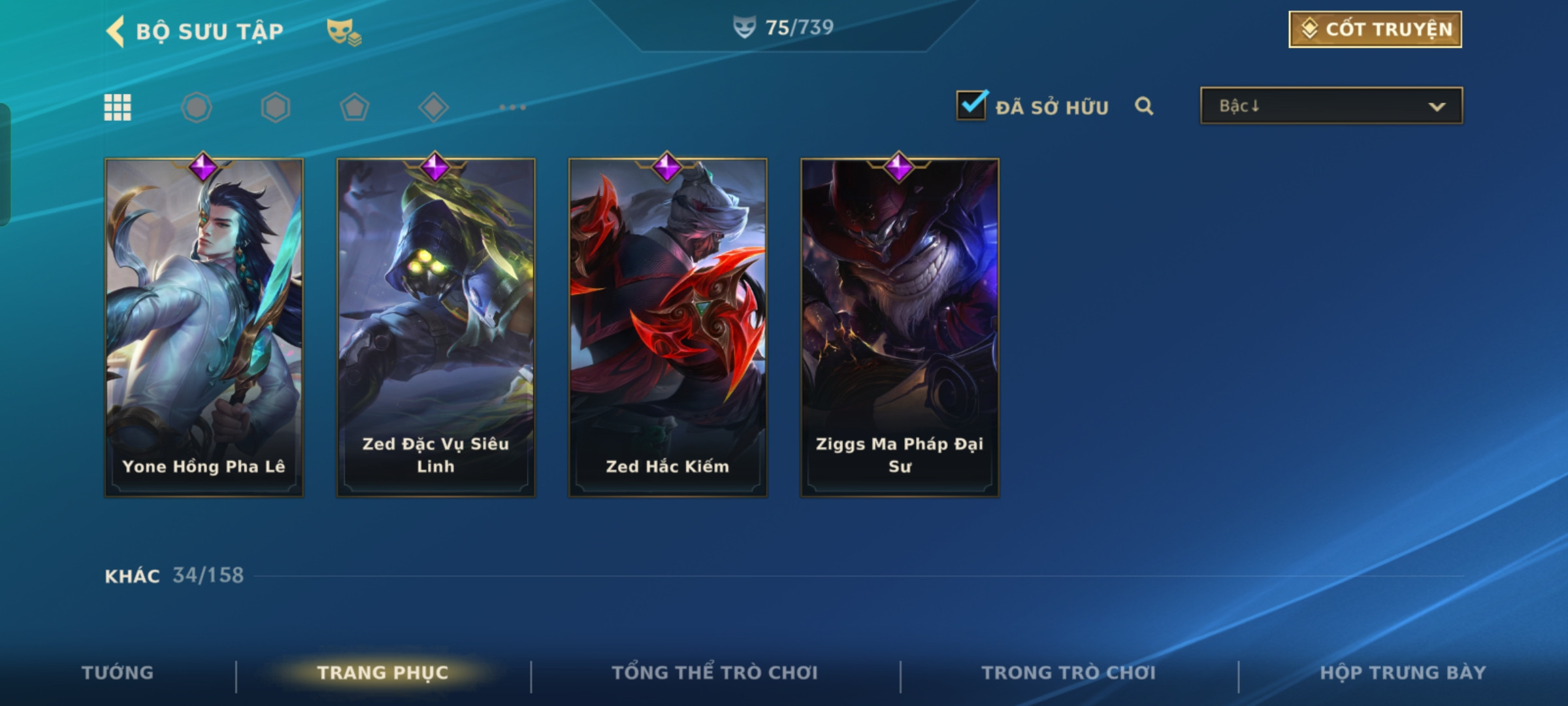Select the grid view filter
Screen dimensions: 1568x706
(118, 107)
